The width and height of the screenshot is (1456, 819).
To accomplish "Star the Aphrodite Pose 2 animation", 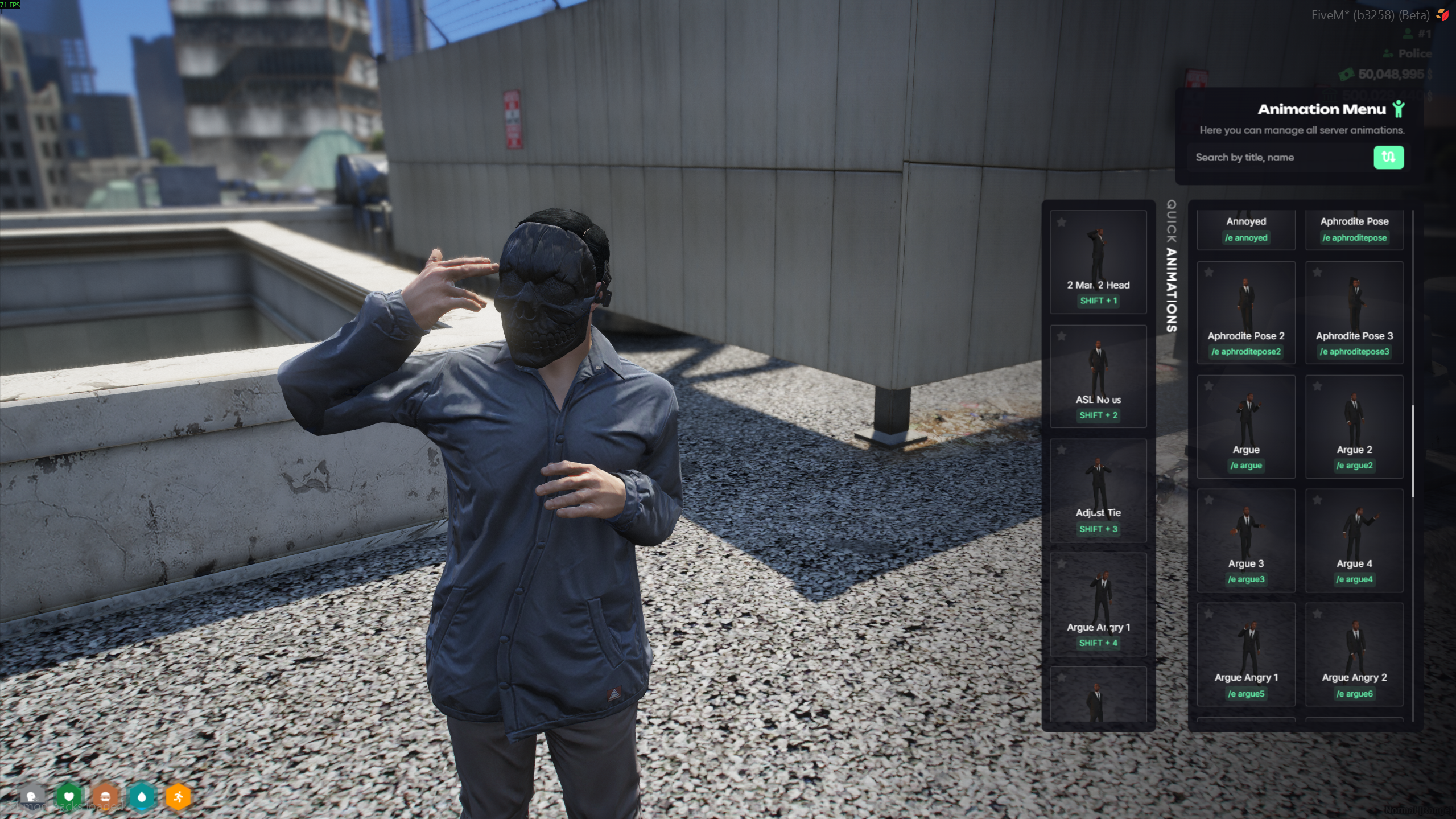I will (x=1209, y=273).
